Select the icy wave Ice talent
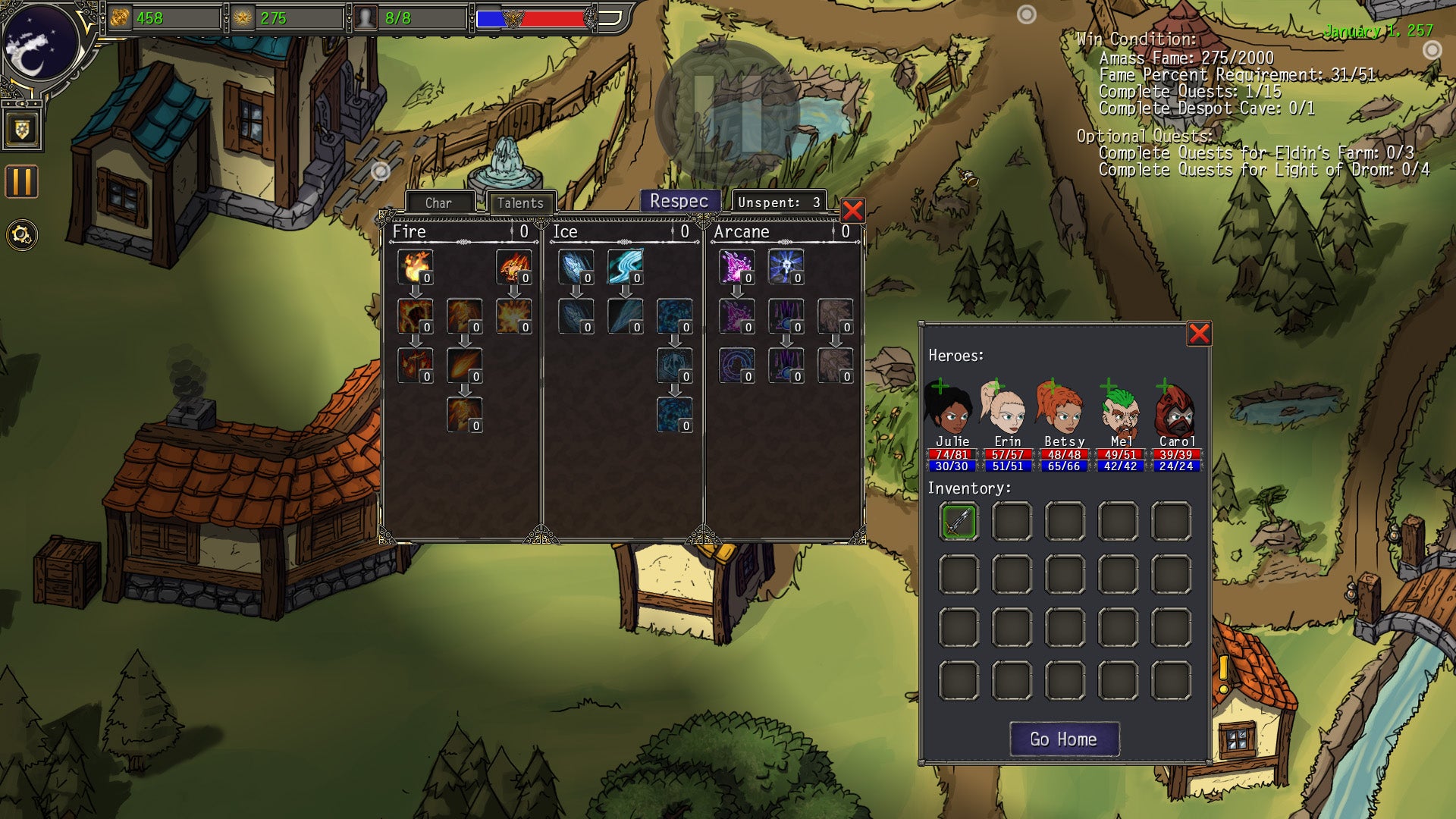Image resolution: width=1456 pixels, height=819 pixels. pos(625,267)
